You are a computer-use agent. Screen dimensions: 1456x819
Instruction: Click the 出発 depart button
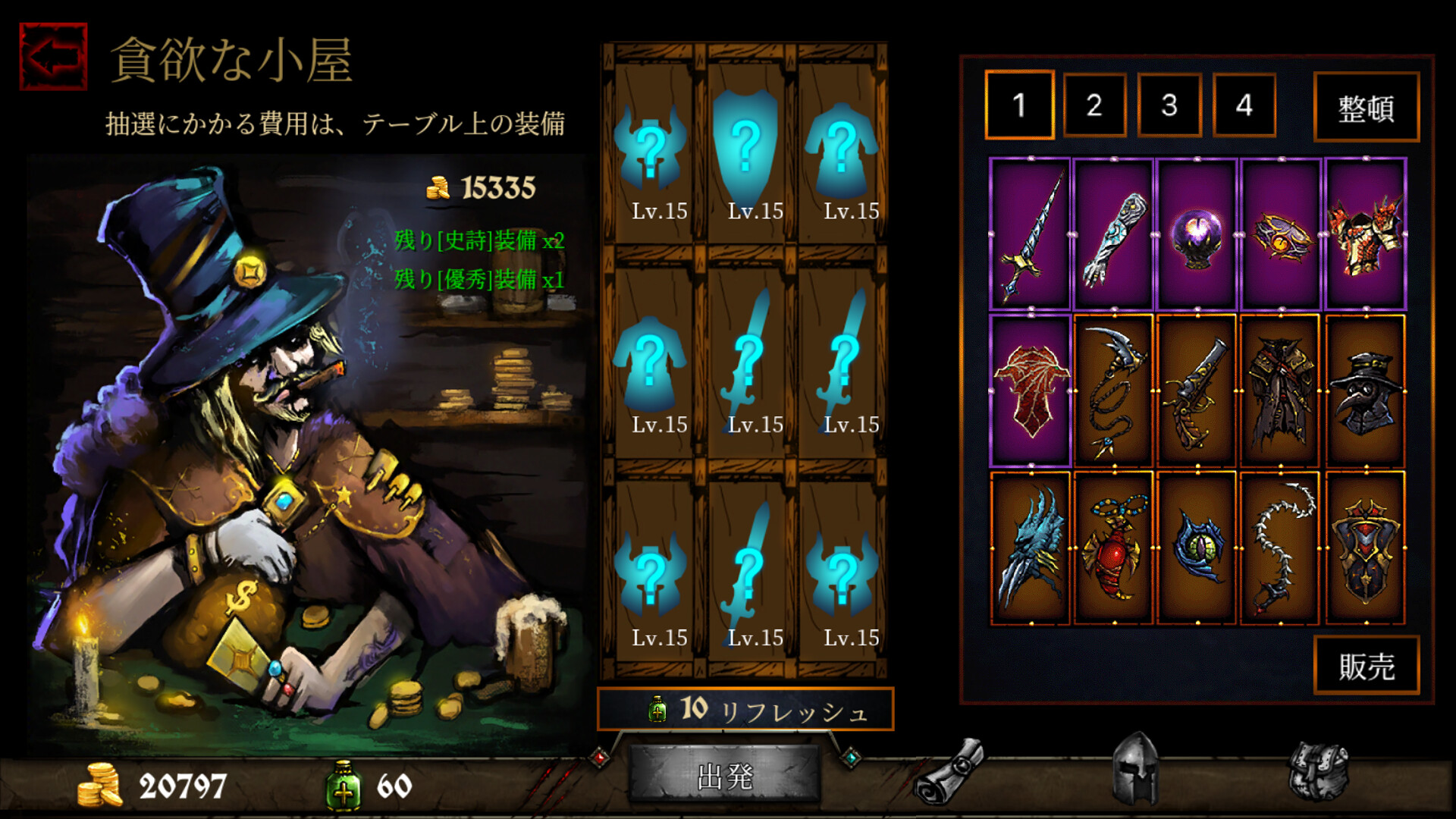[x=724, y=776]
